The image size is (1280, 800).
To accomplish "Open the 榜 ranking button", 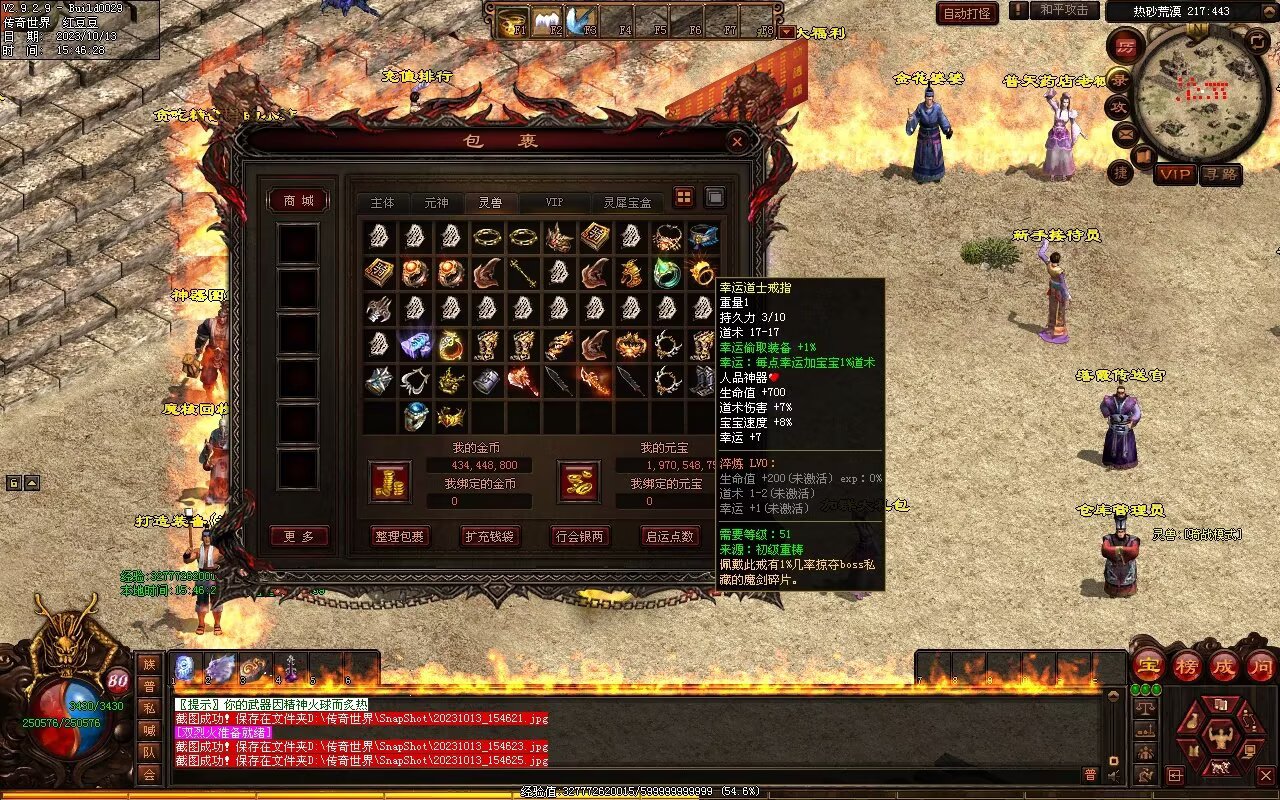I will coord(1187,665).
